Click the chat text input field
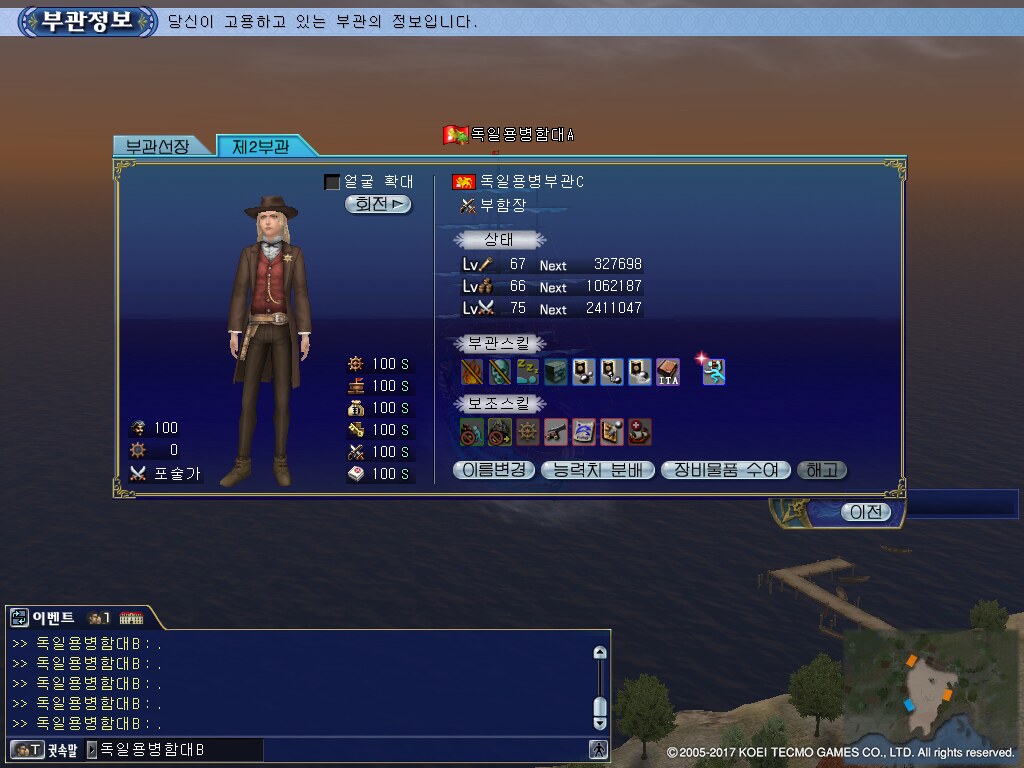Image resolution: width=1024 pixels, height=768 pixels. [x=180, y=749]
